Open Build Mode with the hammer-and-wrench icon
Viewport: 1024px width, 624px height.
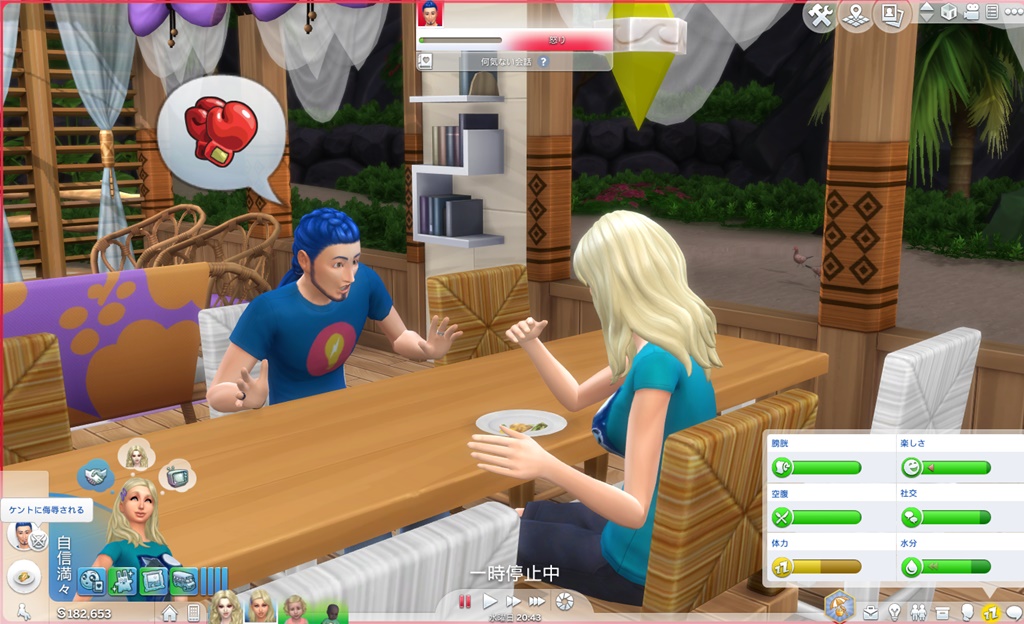820,16
